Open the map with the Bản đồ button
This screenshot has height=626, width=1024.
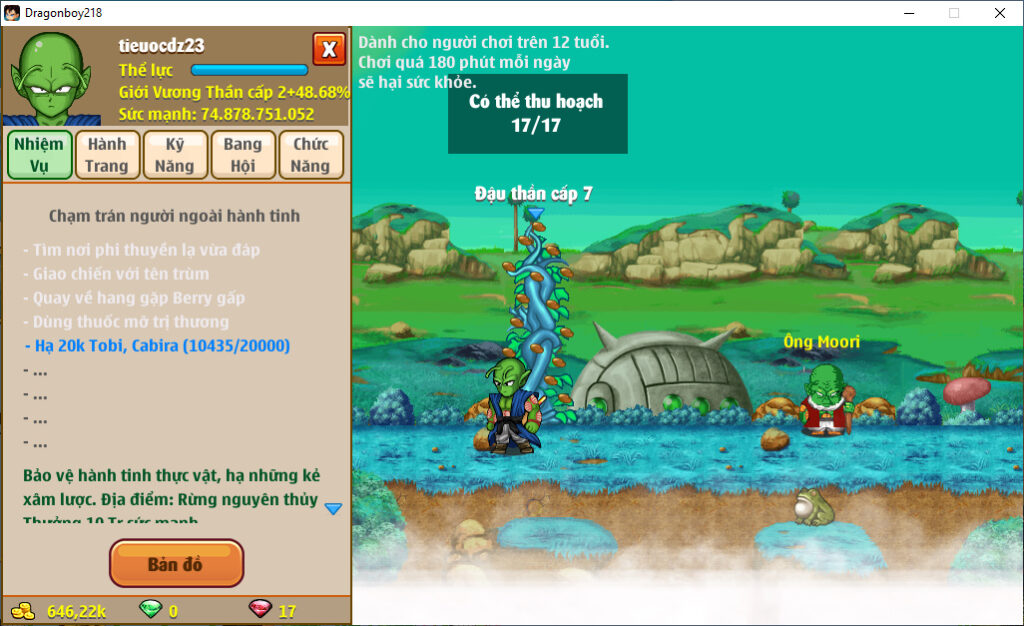[x=176, y=564]
